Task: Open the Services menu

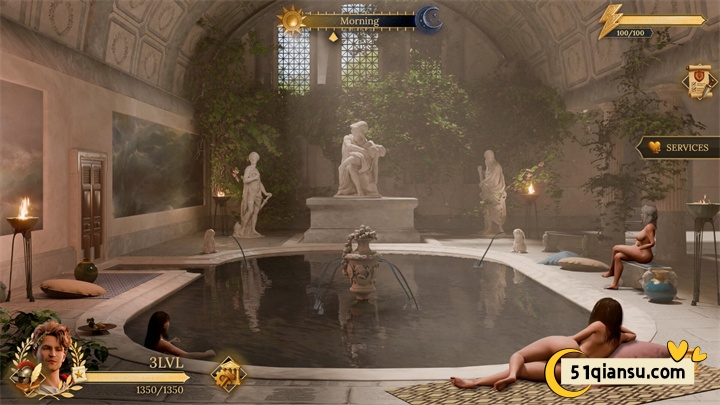Action: pyautogui.click(x=678, y=147)
